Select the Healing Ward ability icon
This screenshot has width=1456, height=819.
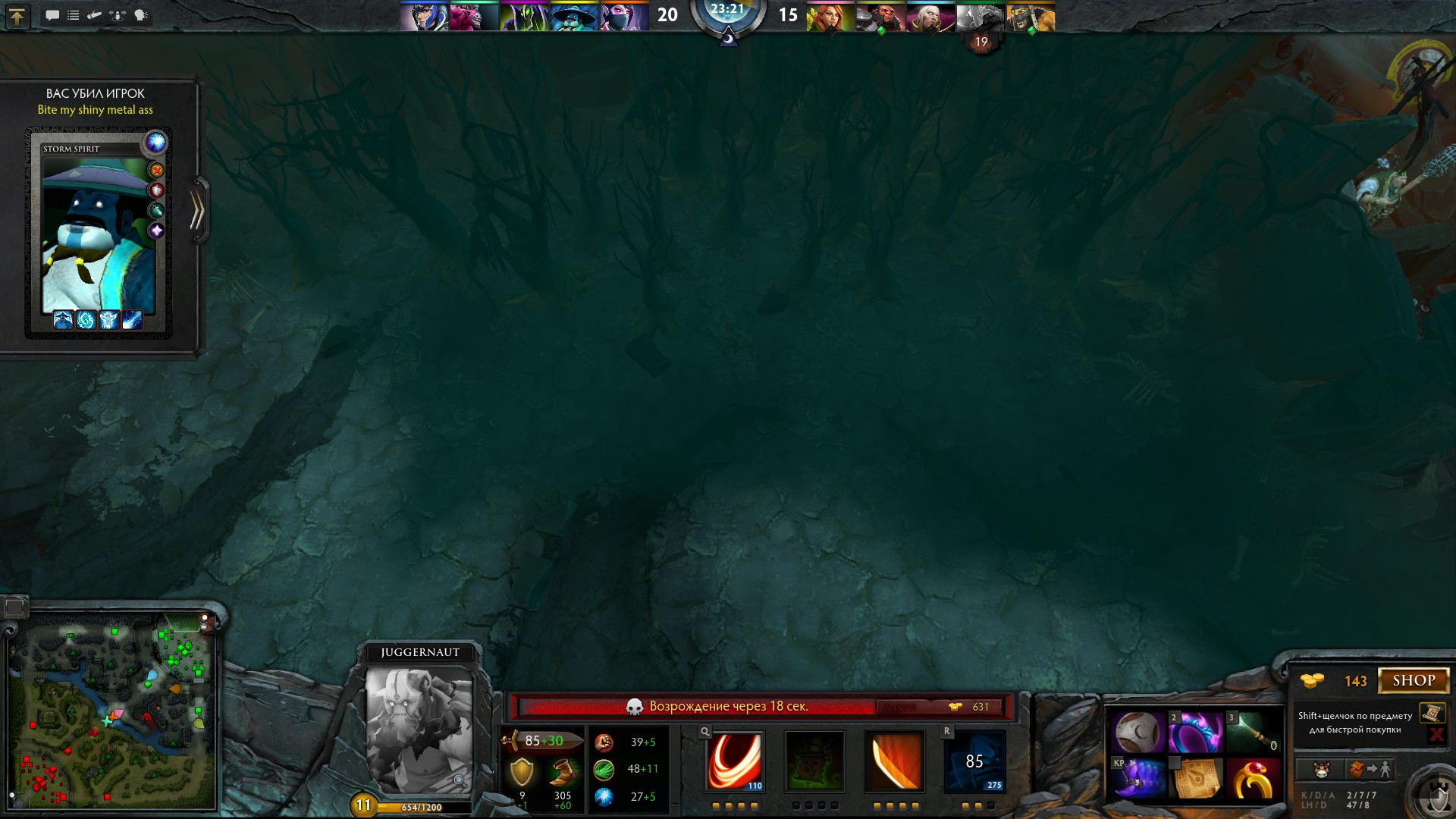814,761
